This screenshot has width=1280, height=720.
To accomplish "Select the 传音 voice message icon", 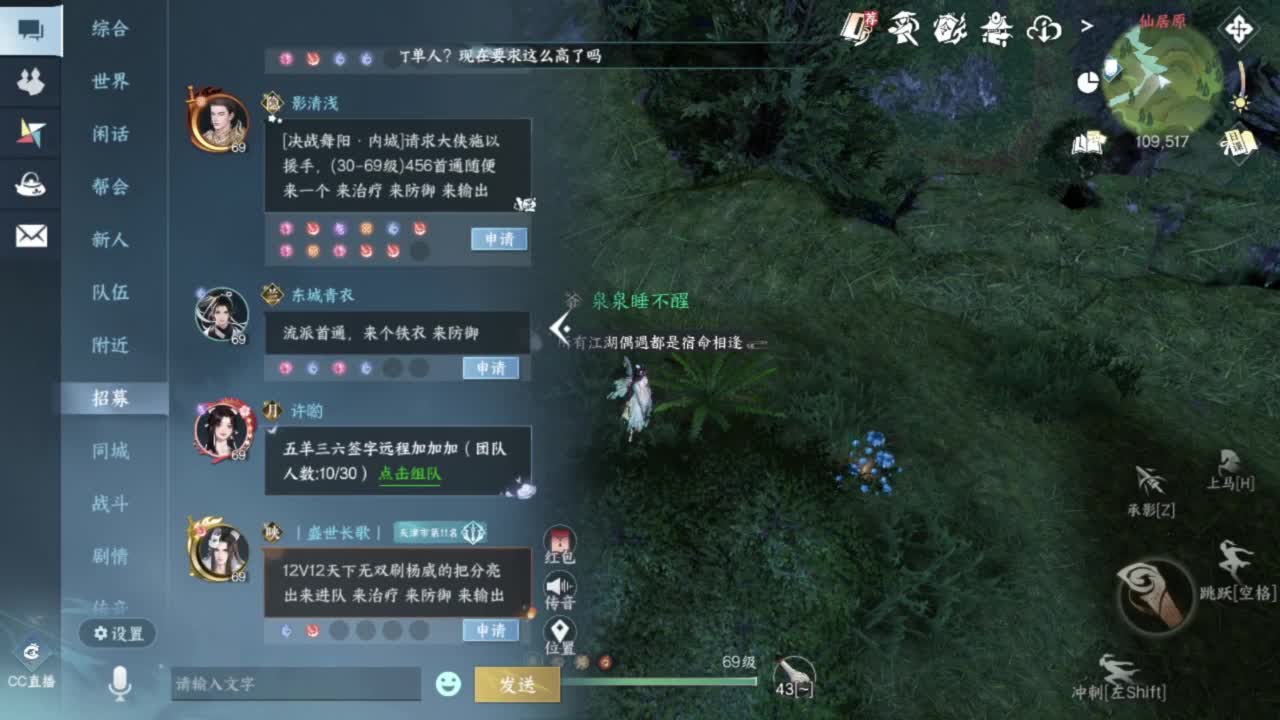I will click(558, 587).
